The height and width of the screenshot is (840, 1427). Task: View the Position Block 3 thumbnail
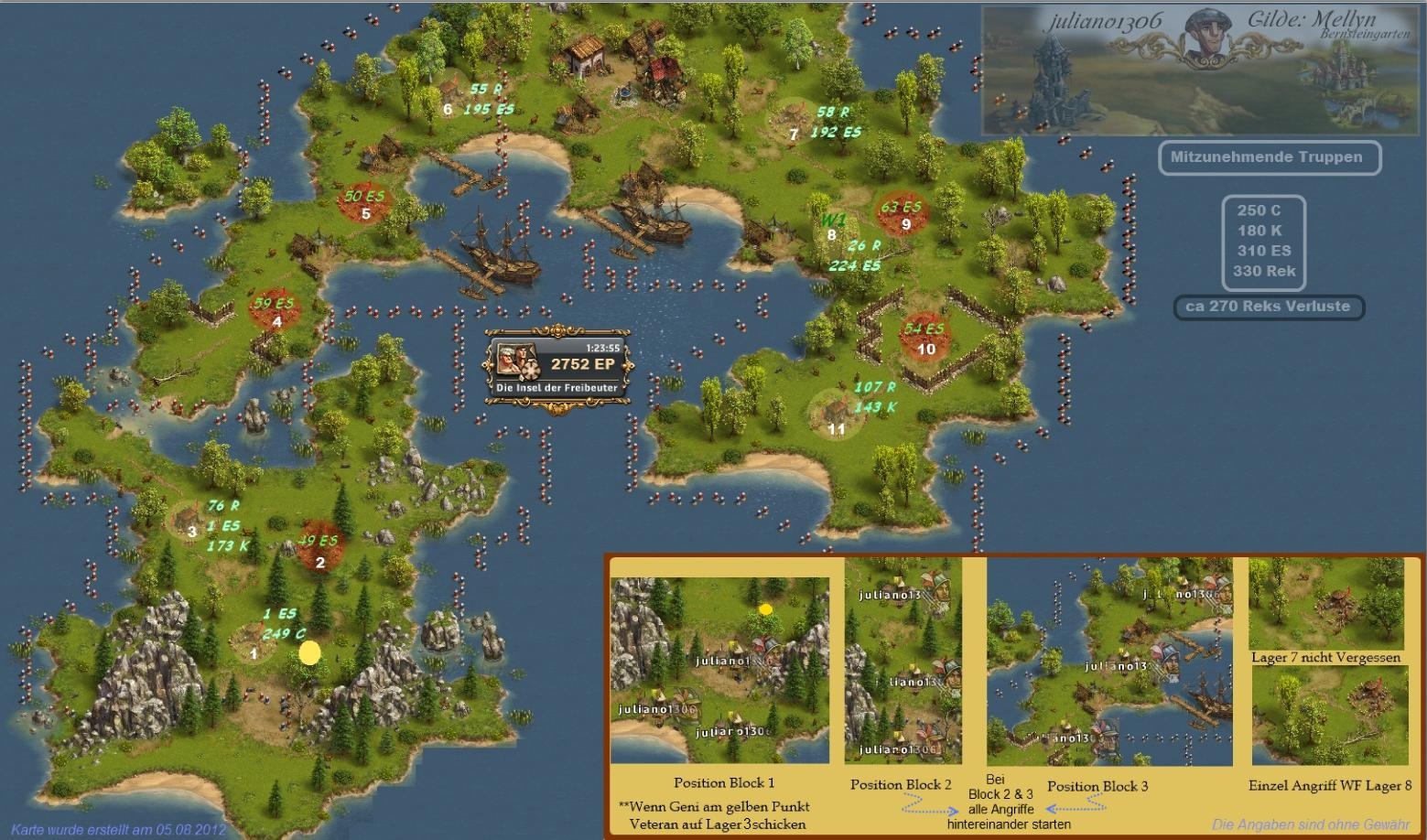pyautogui.click(x=1109, y=662)
